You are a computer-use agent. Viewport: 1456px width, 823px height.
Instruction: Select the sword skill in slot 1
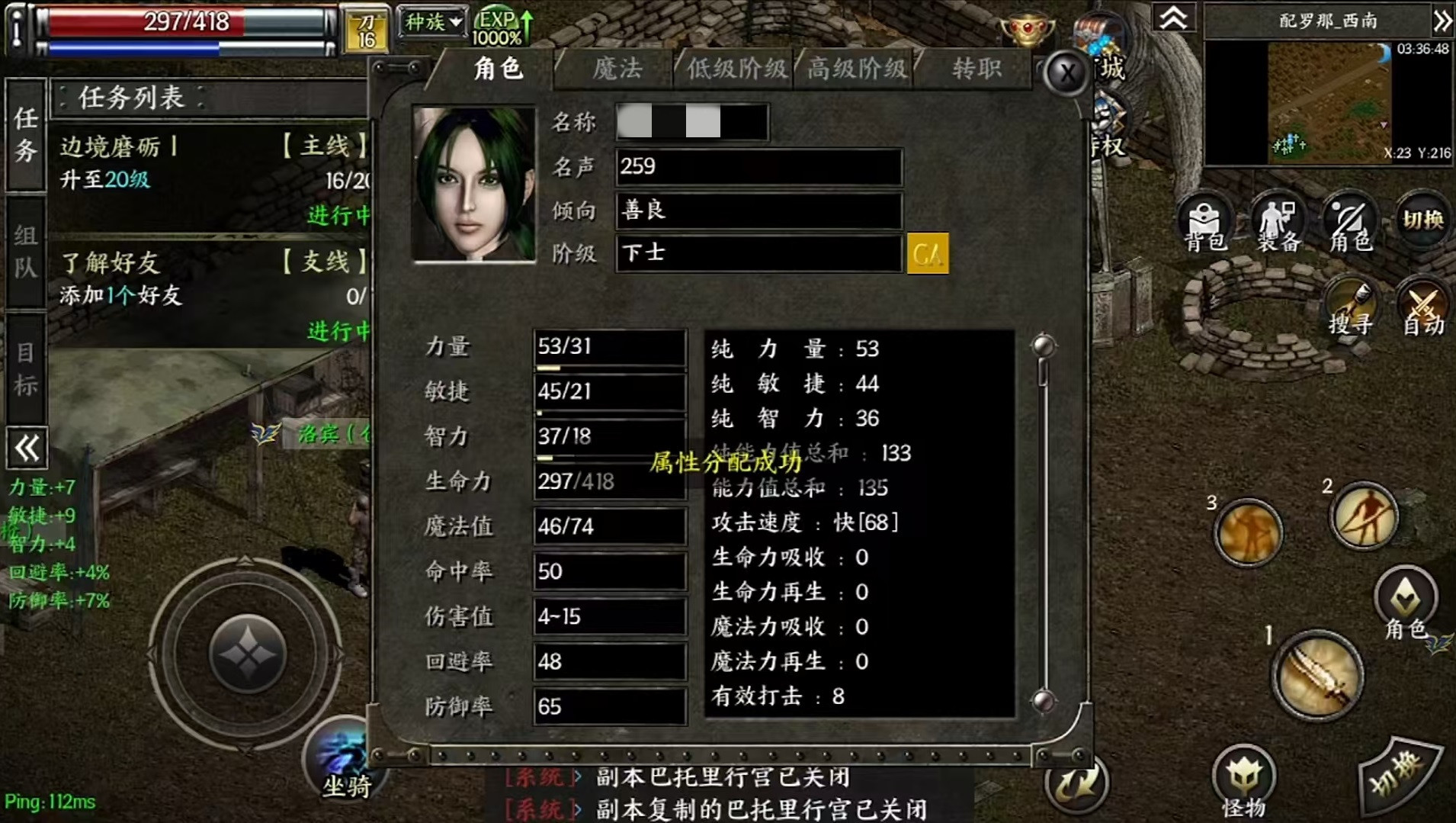click(x=1318, y=674)
